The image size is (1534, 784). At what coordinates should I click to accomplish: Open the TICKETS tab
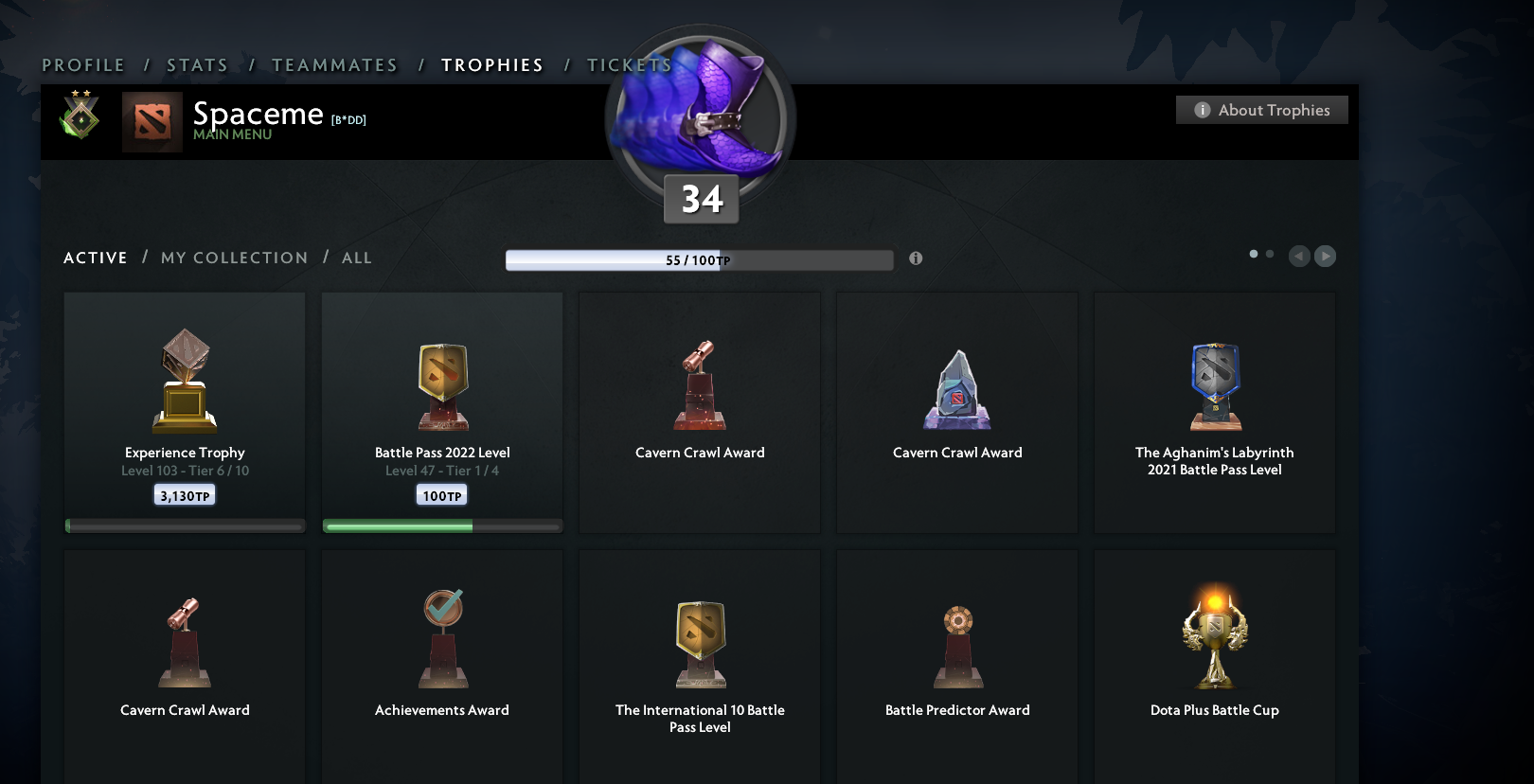[629, 64]
